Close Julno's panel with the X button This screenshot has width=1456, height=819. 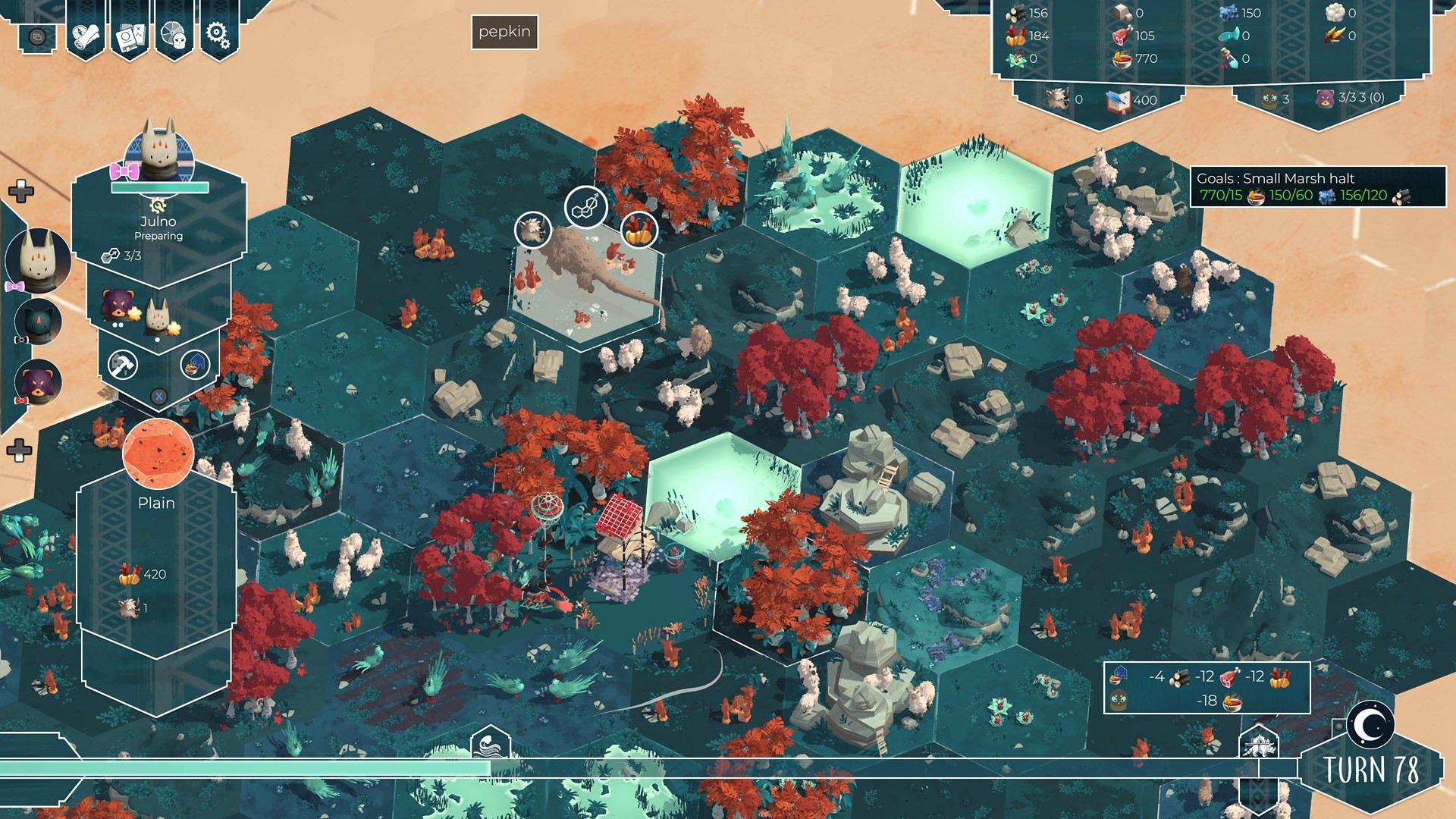(x=158, y=396)
